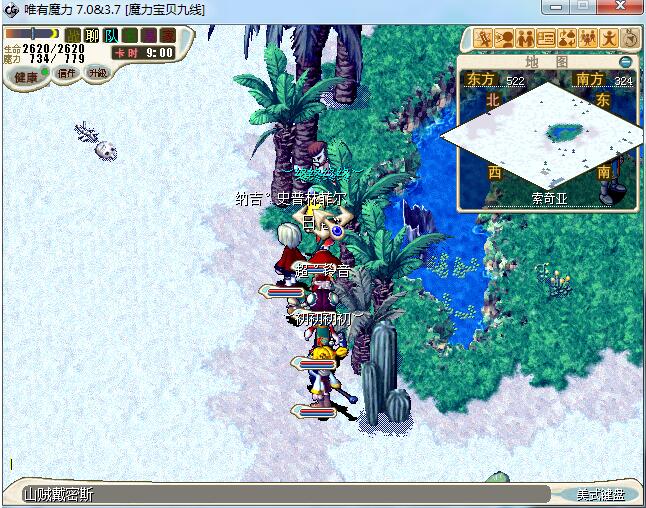Open the name card exchange icon
Viewport: 646px width, 508px height.
coord(546,39)
